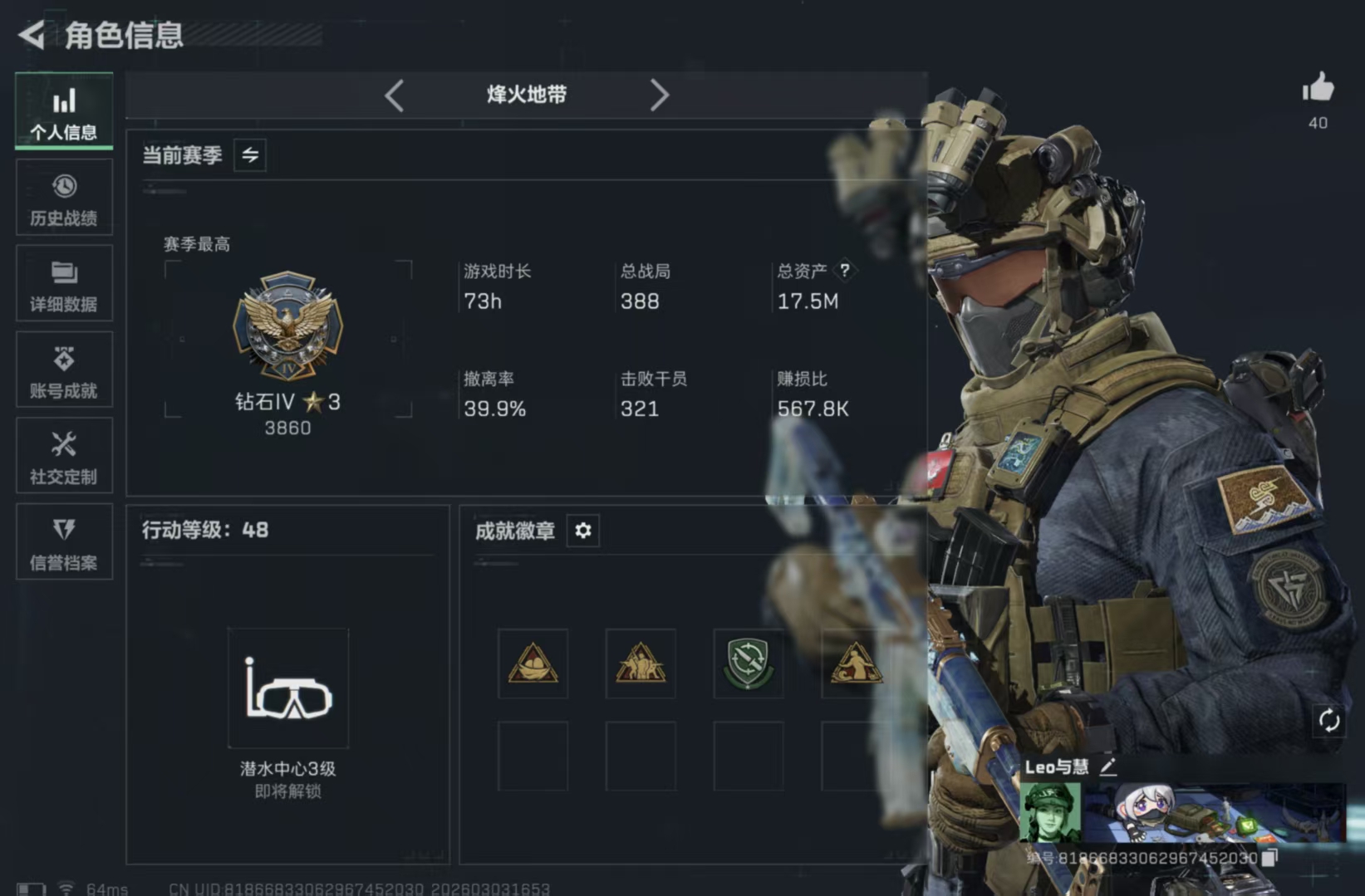View the green shield achievement badge
This screenshot has height=896, width=1365.
coord(747,664)
